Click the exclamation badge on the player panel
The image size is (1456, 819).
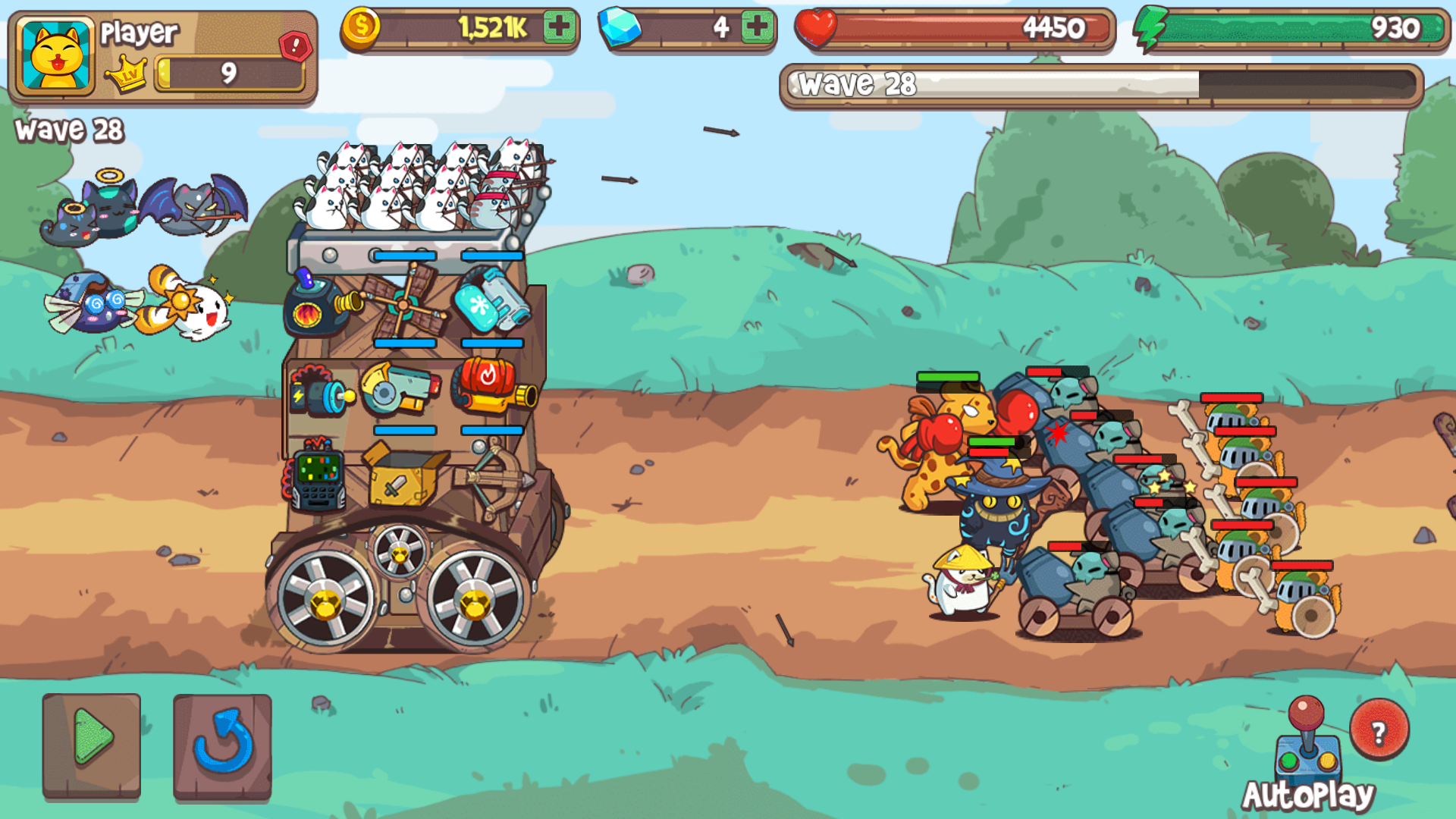(x=294, y=45)
